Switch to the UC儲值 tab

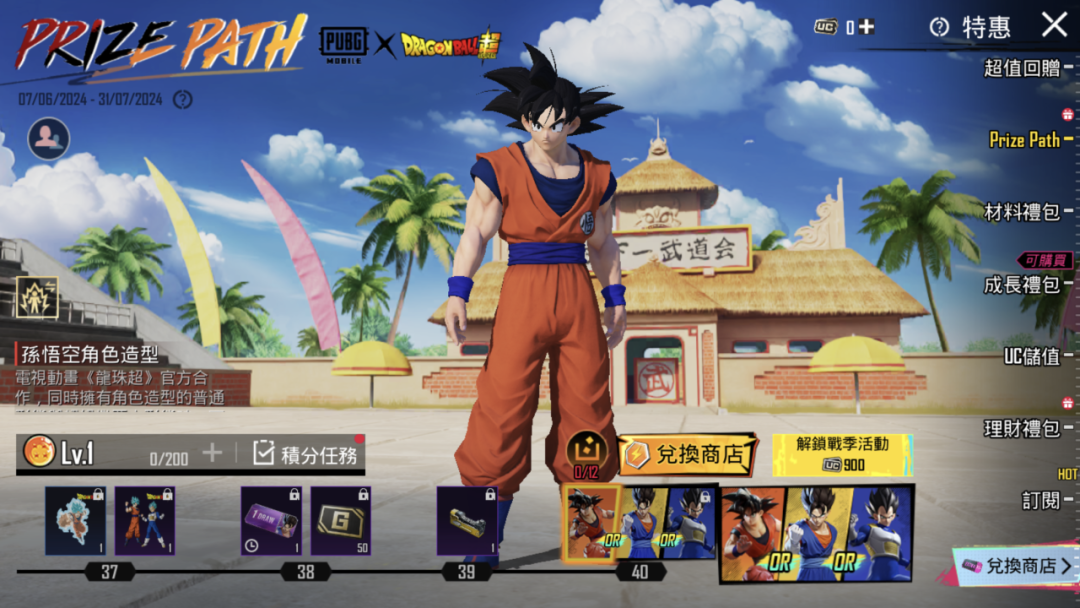1031,356
